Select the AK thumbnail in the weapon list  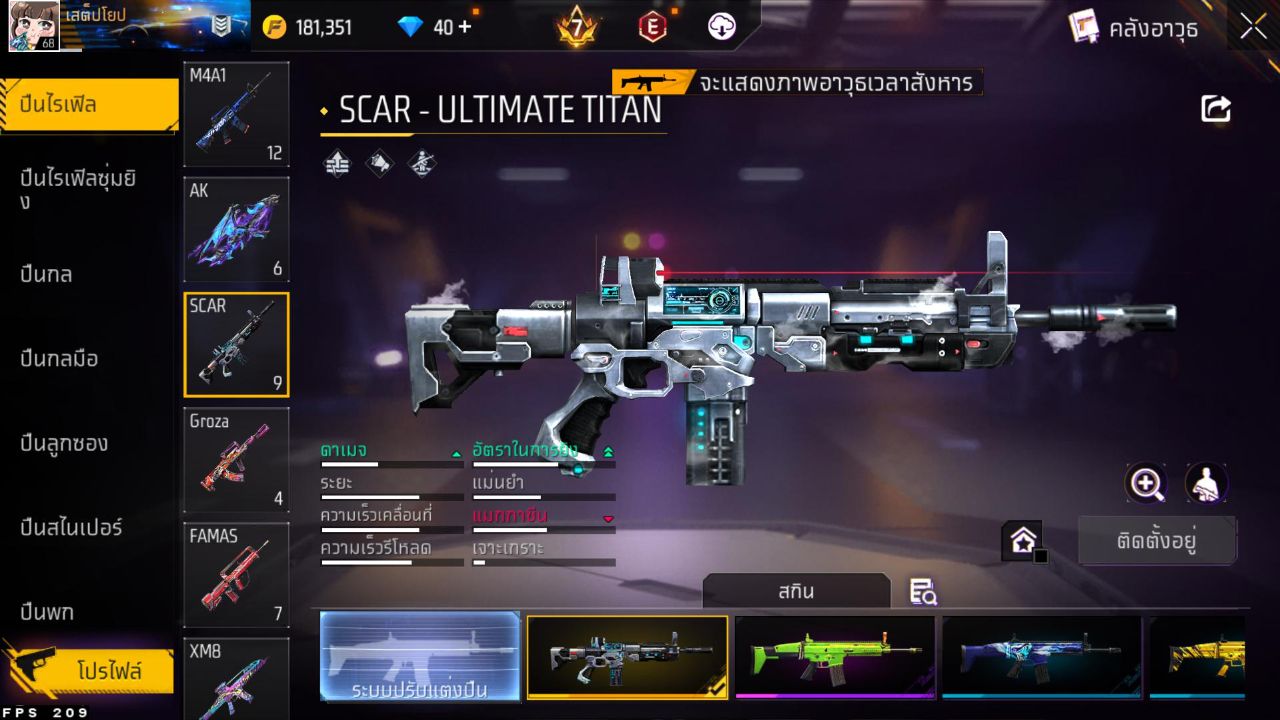coord(236,229)
